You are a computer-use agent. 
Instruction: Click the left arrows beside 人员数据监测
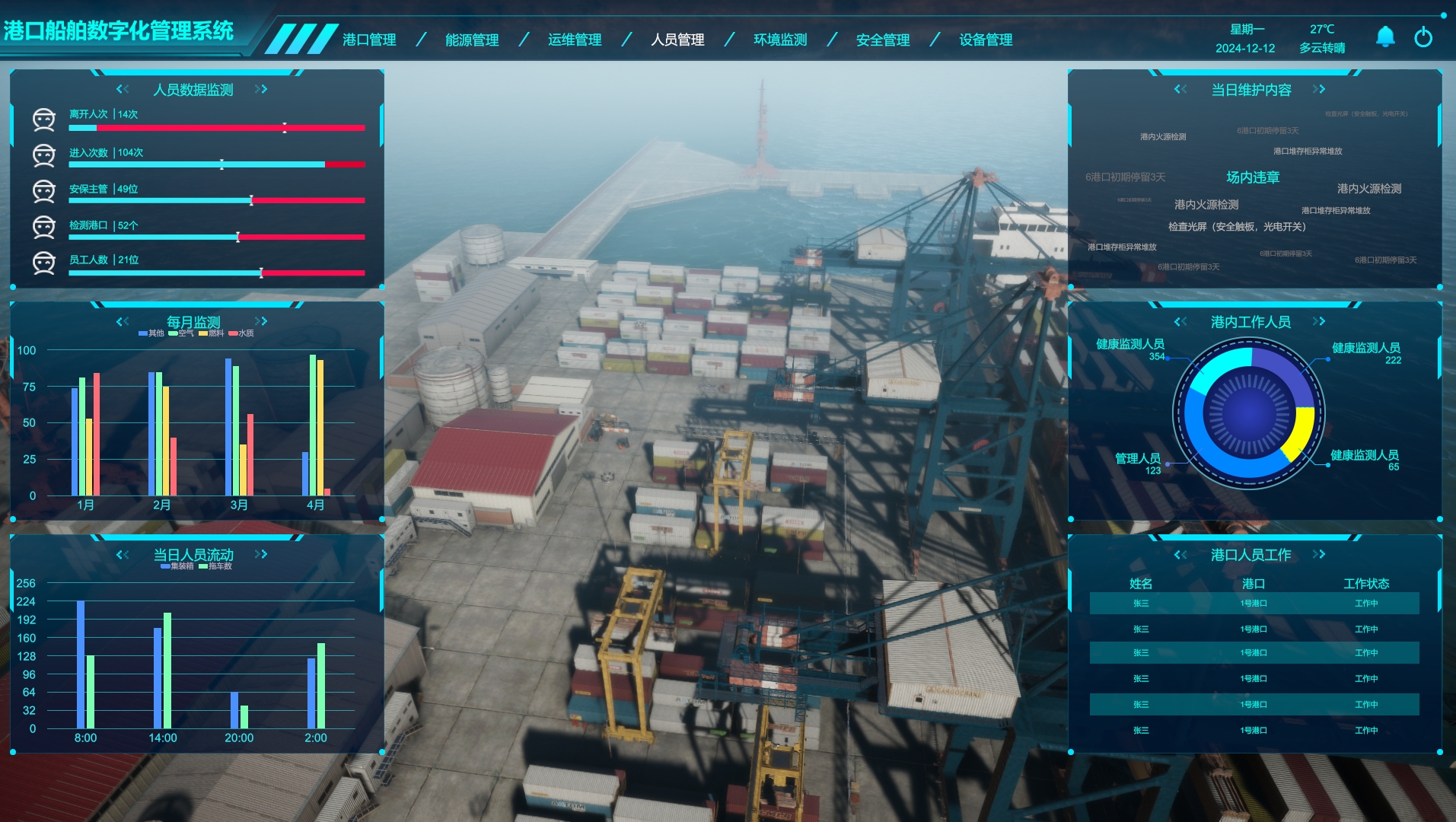click(x=123, y=89)
